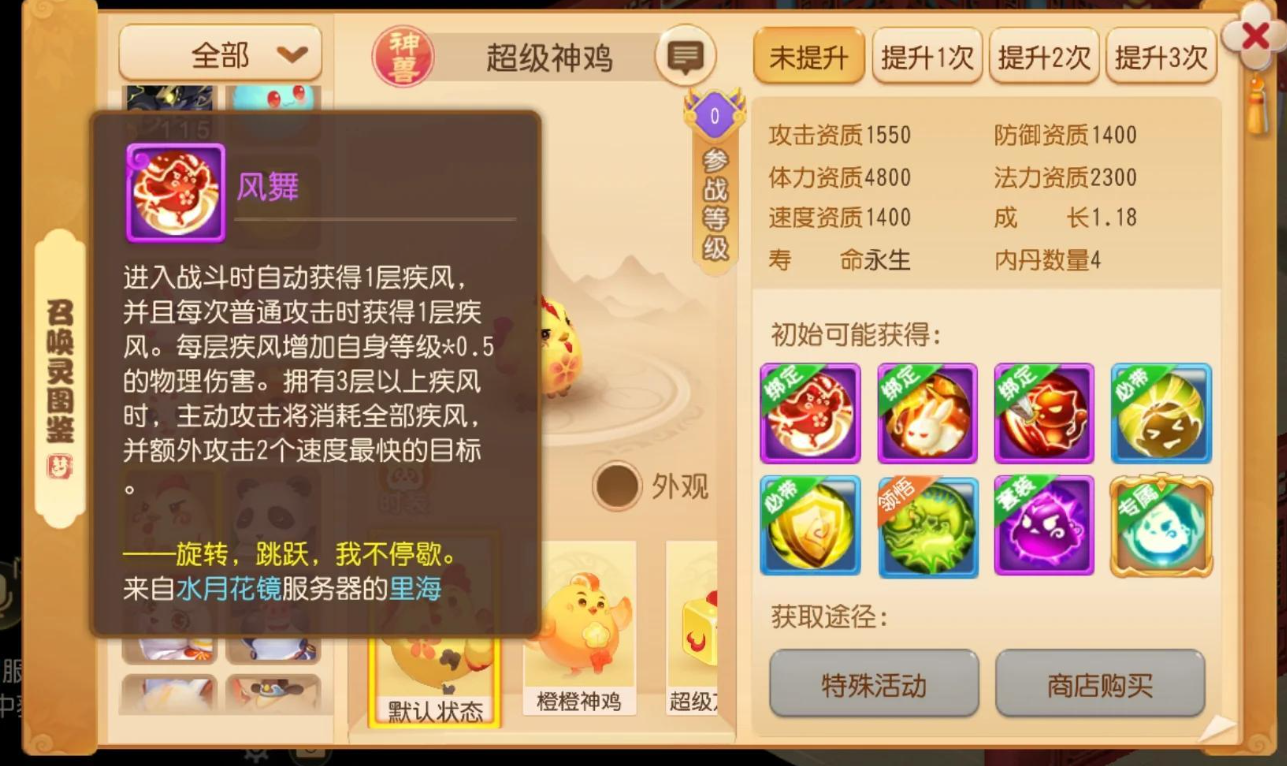Inspect the golden 必带 skill orb

pos(1161,413)
